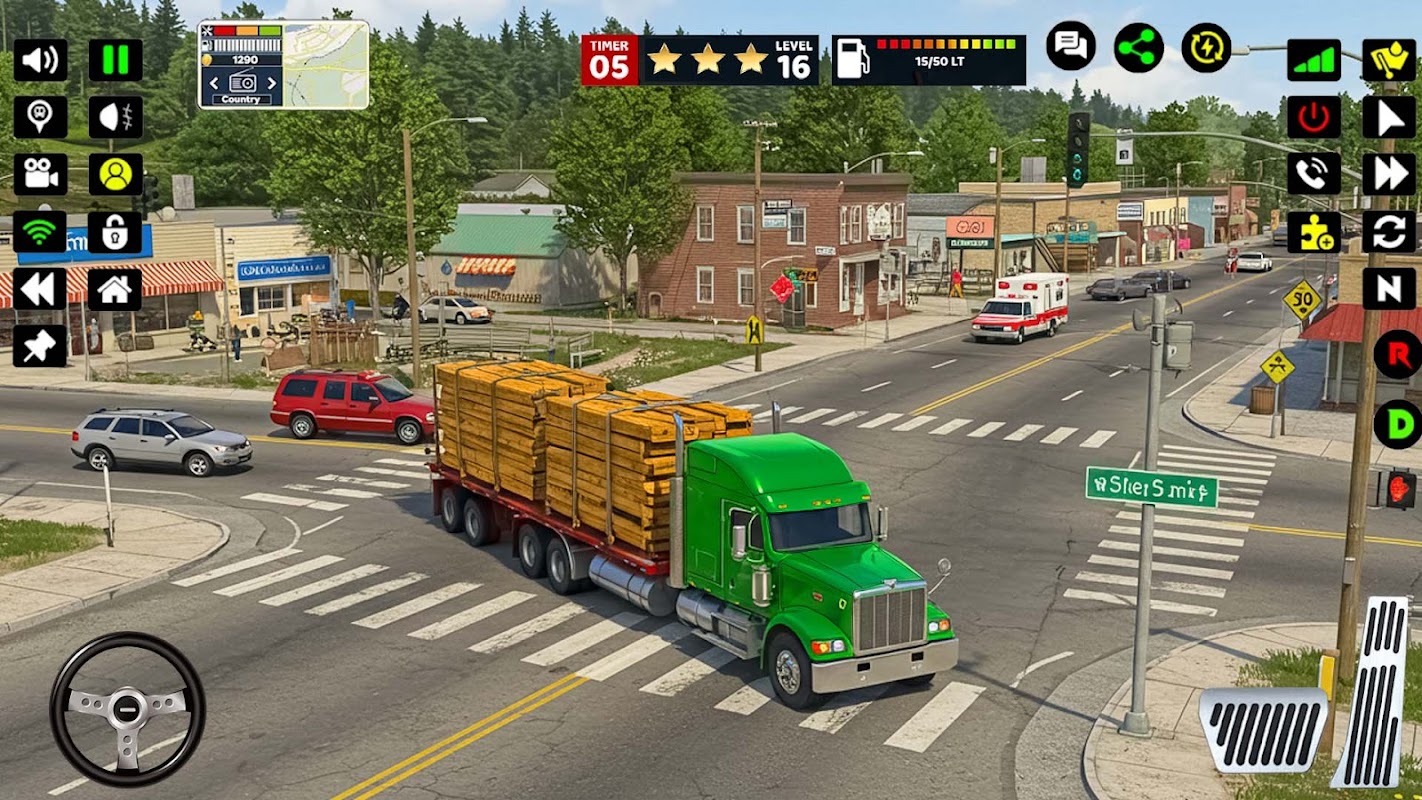Shift into Drive gear

click(x=1397, y=424)
